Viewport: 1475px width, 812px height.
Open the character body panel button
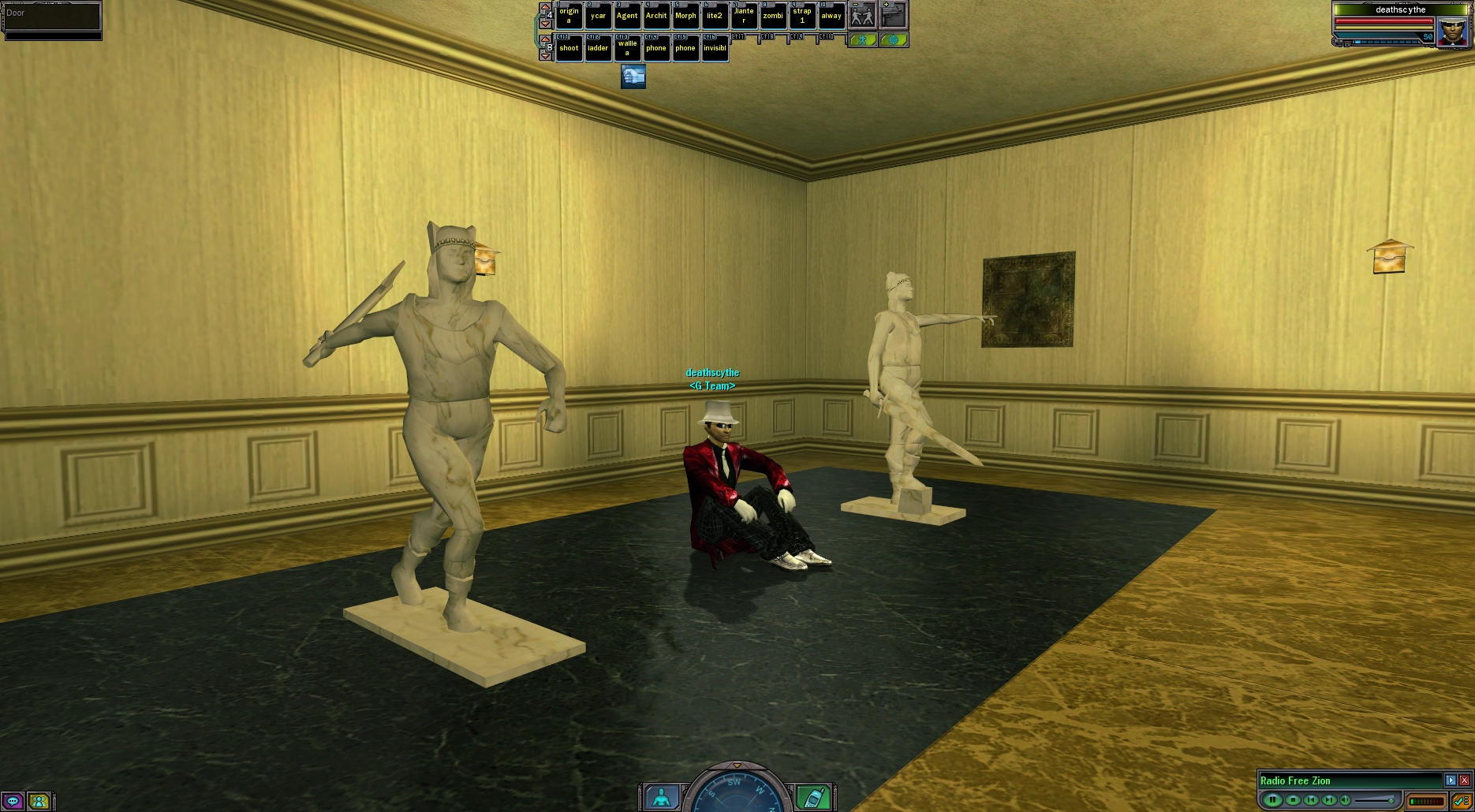pos(662,798)
